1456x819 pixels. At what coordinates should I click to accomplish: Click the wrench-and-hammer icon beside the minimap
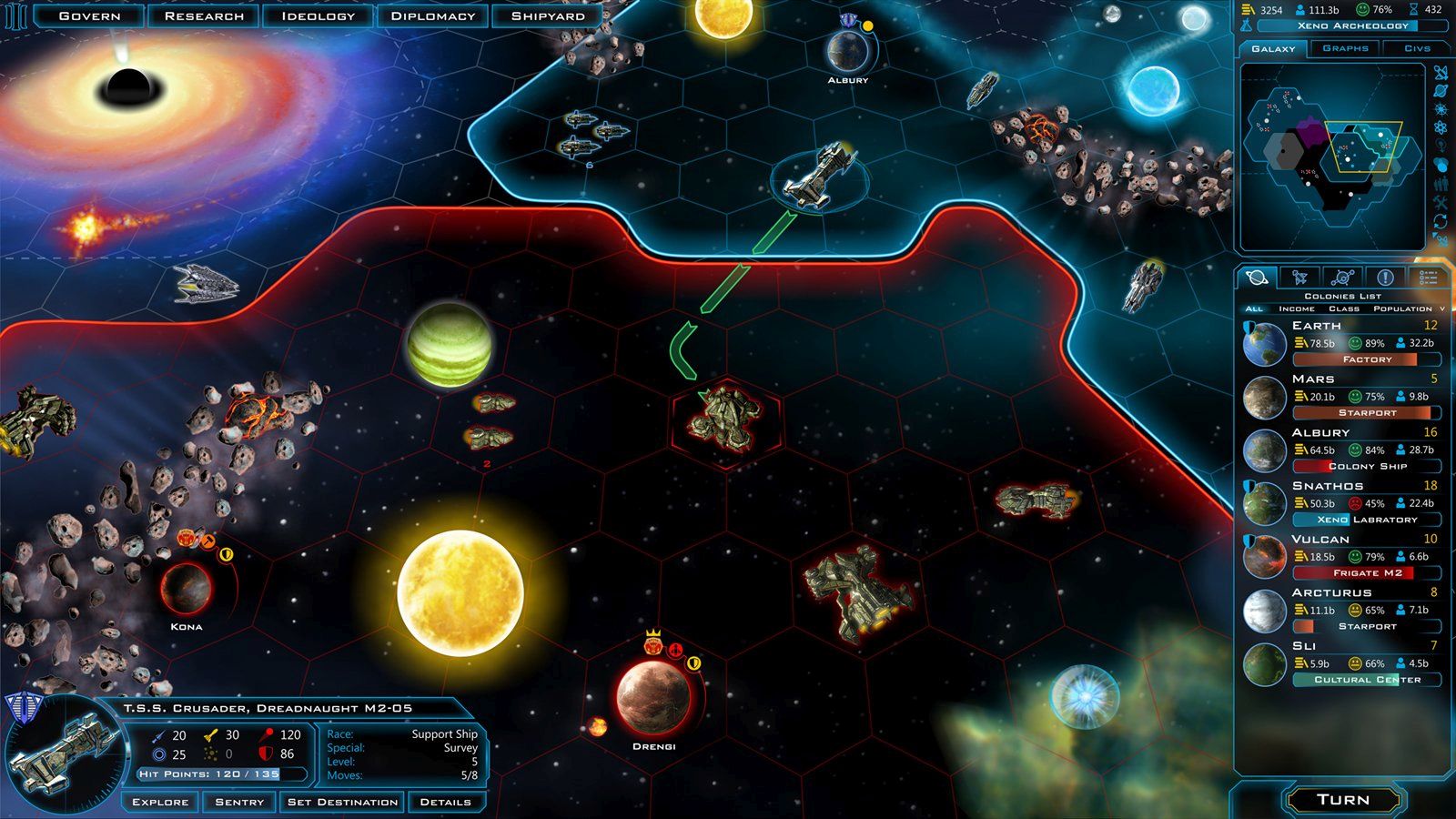(1441, 200)
